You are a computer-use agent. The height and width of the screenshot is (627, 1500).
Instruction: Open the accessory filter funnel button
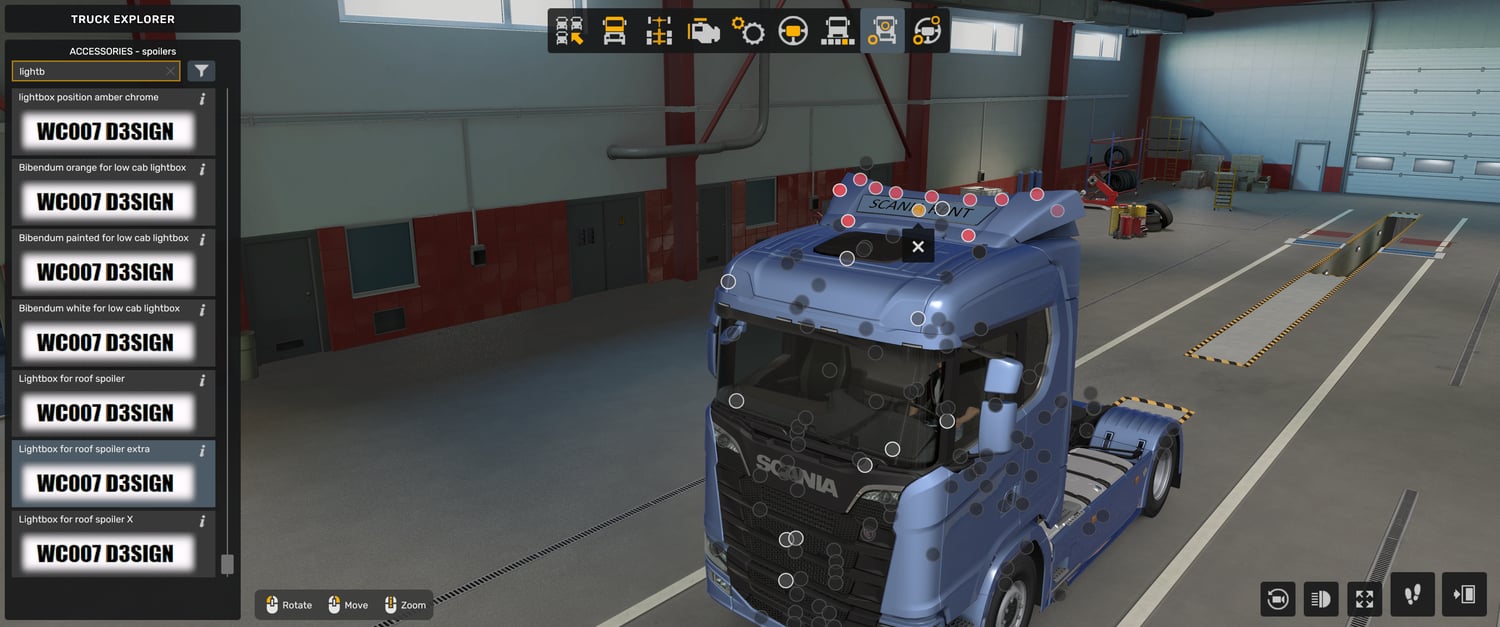pyautogui.click(x=201, y=71)
